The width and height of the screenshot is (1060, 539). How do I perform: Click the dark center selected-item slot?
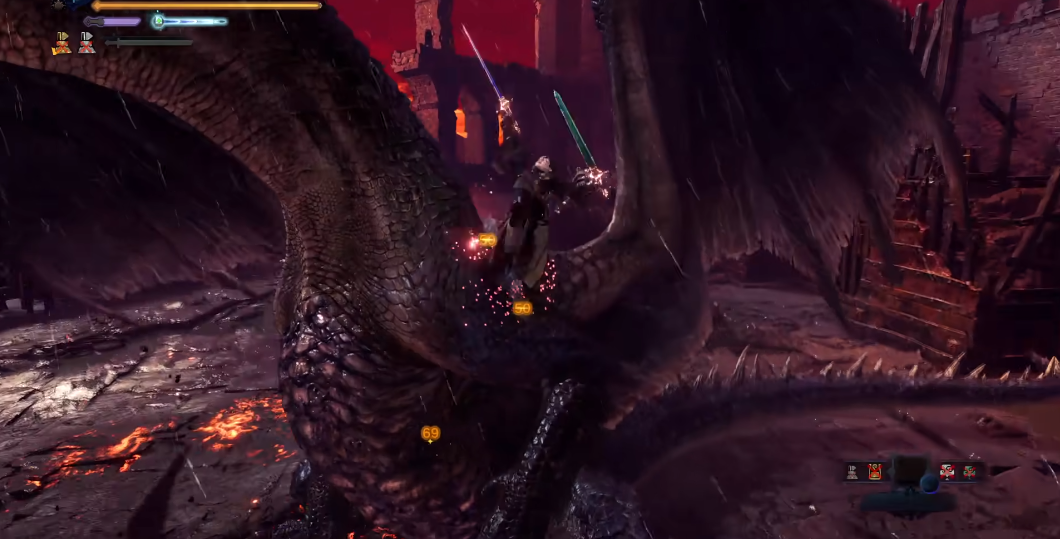click(911, 472)
